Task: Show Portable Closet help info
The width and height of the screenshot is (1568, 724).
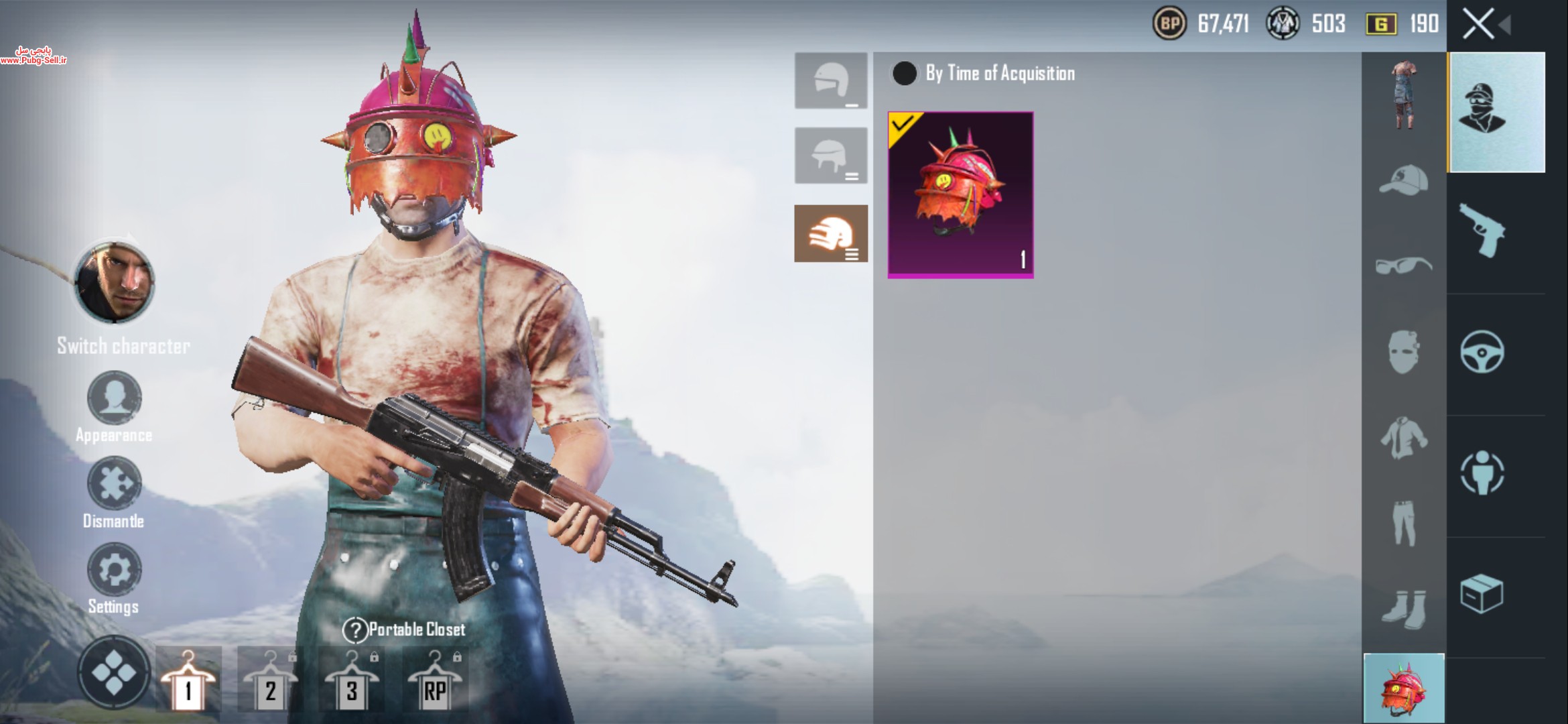Action: pyautogui.click(x=354, y=630)
